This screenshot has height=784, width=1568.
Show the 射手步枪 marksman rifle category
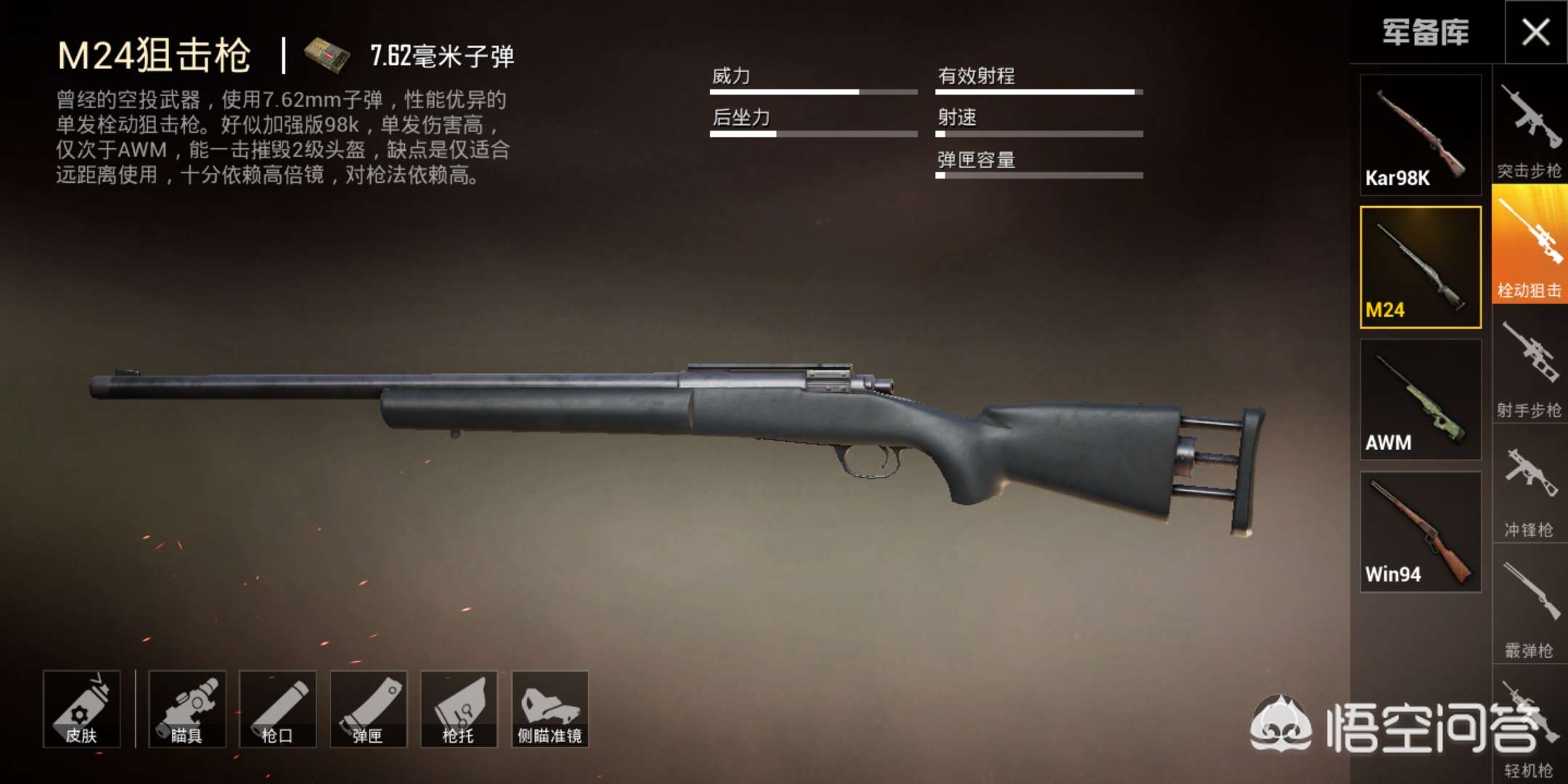pos(1529,369)
